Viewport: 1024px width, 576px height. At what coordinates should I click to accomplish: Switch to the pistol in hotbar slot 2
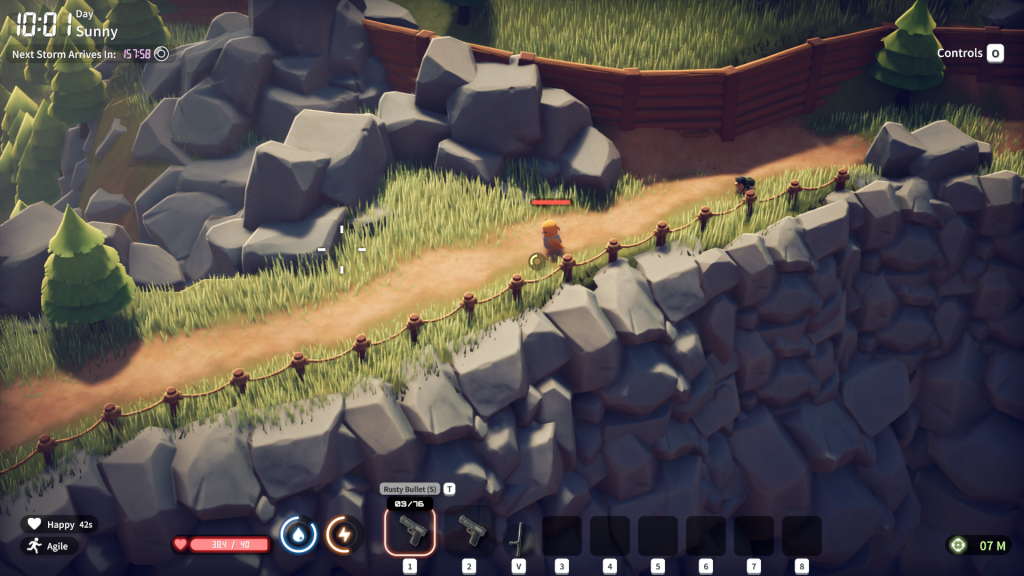pos(469,532)
